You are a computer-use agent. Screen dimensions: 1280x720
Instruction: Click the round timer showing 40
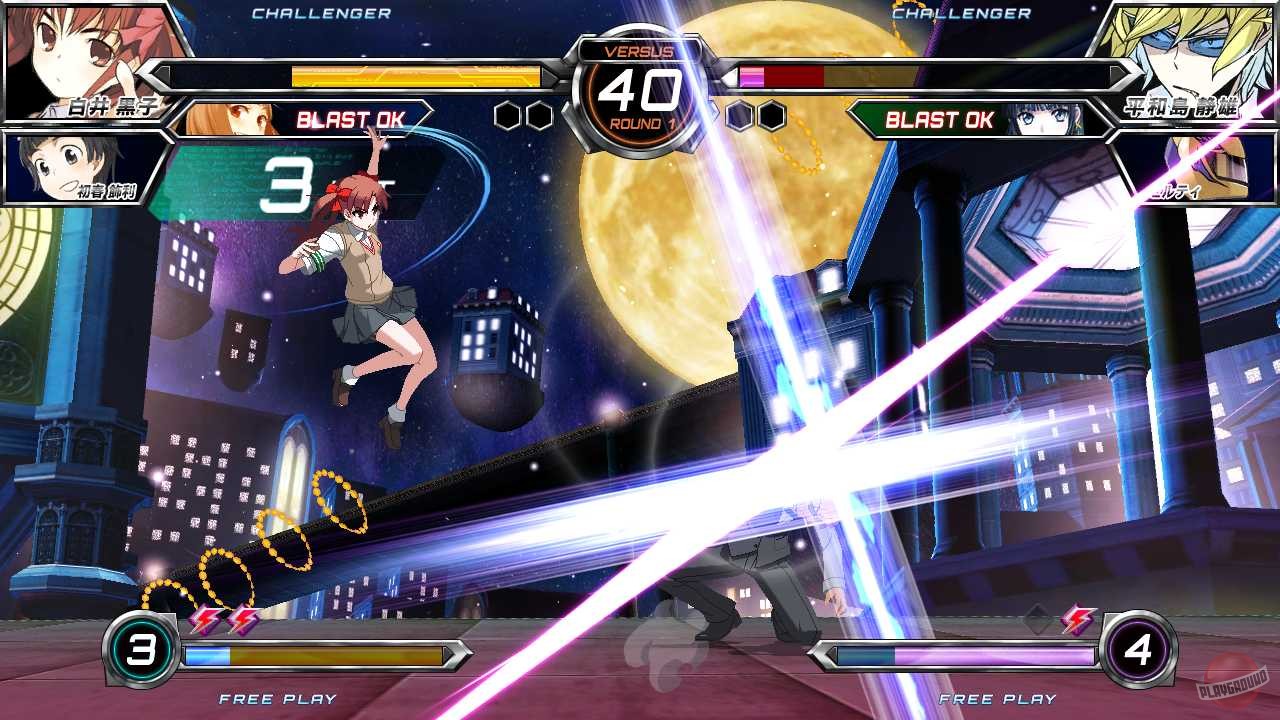[x=640, y=90]
